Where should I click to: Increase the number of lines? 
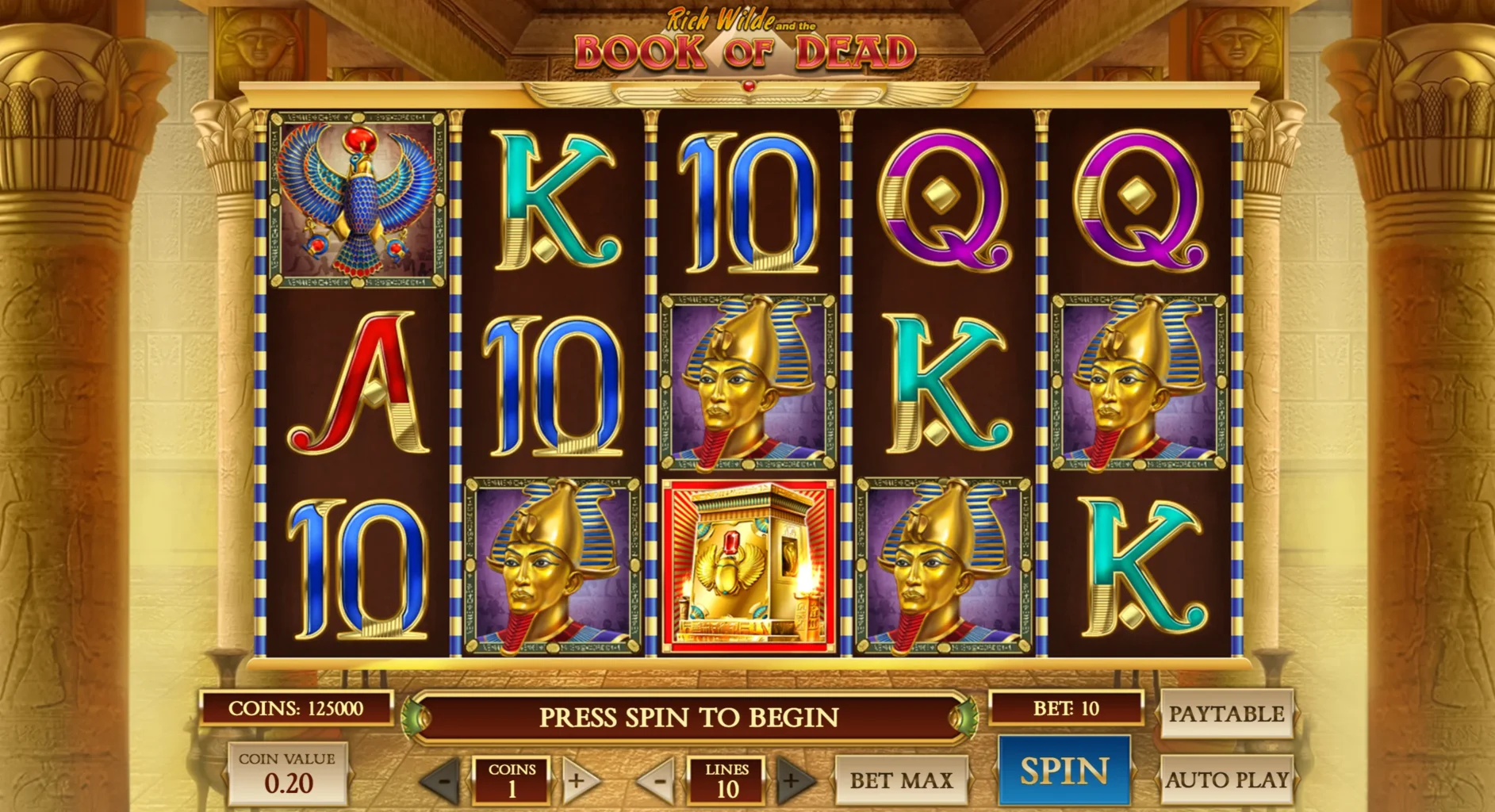coord(793,780)
